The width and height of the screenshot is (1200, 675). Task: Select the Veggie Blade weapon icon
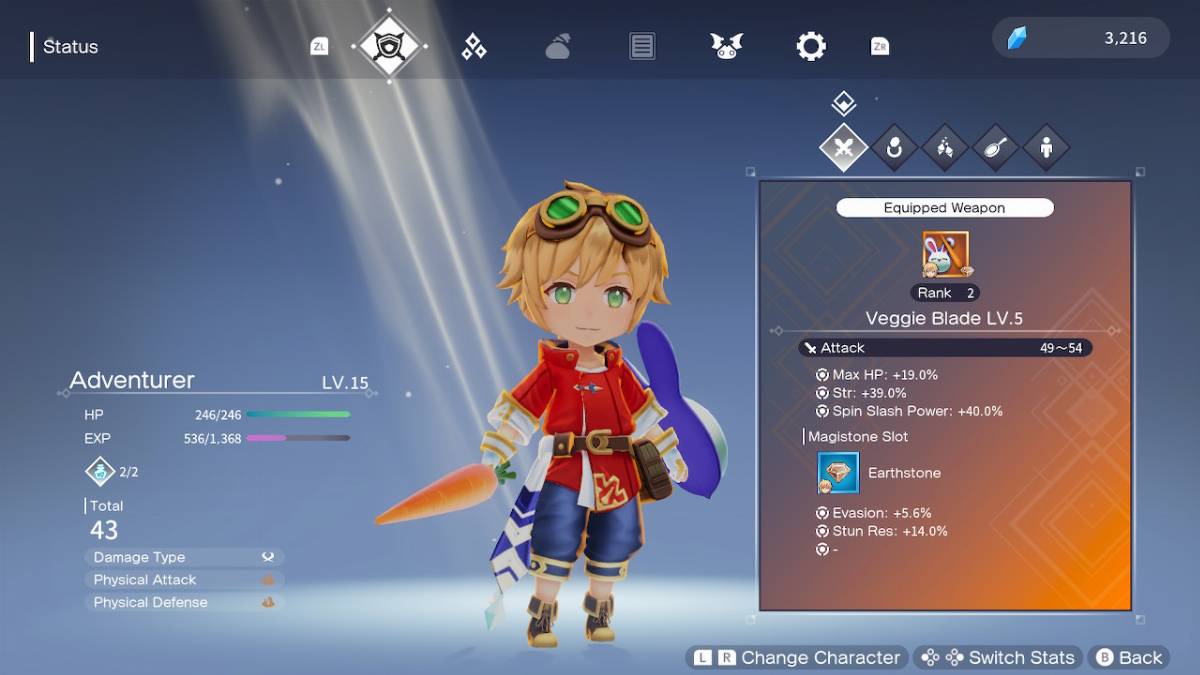(945, 254)
